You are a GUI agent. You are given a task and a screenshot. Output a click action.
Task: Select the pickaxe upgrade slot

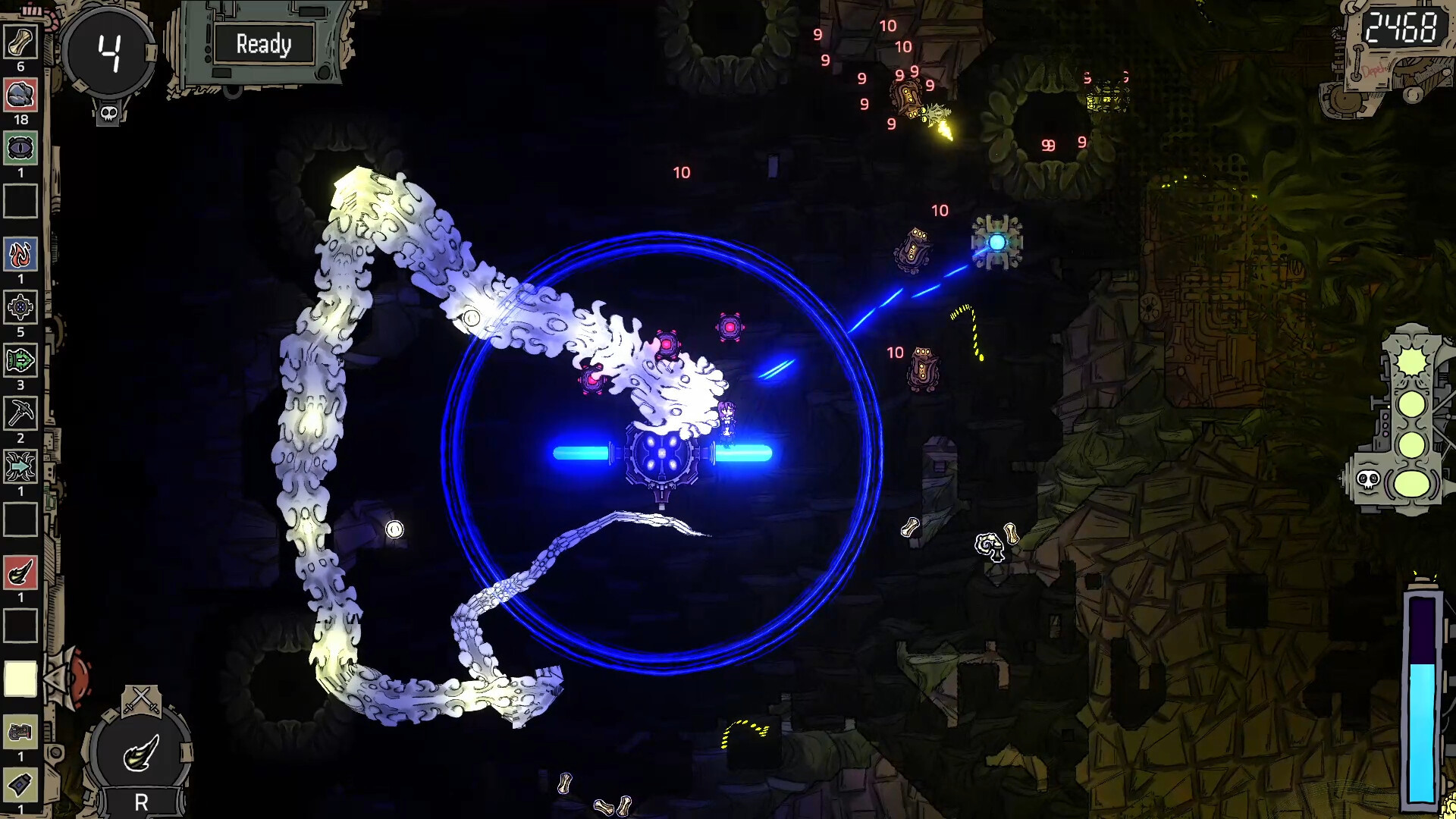(x=20, y=414)
